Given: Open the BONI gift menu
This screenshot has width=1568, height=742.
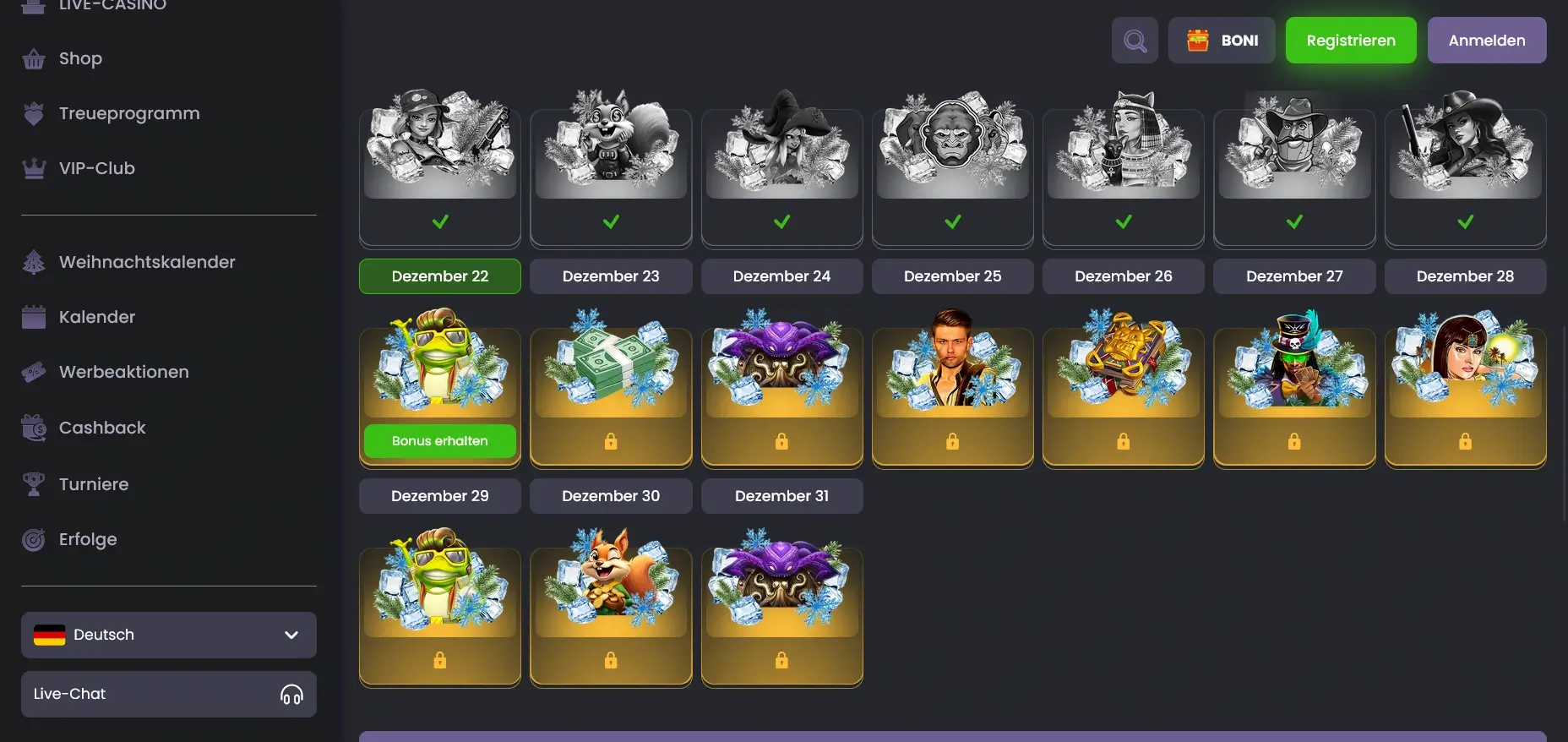Looking at the screenshot, I should pos(1222,40).
